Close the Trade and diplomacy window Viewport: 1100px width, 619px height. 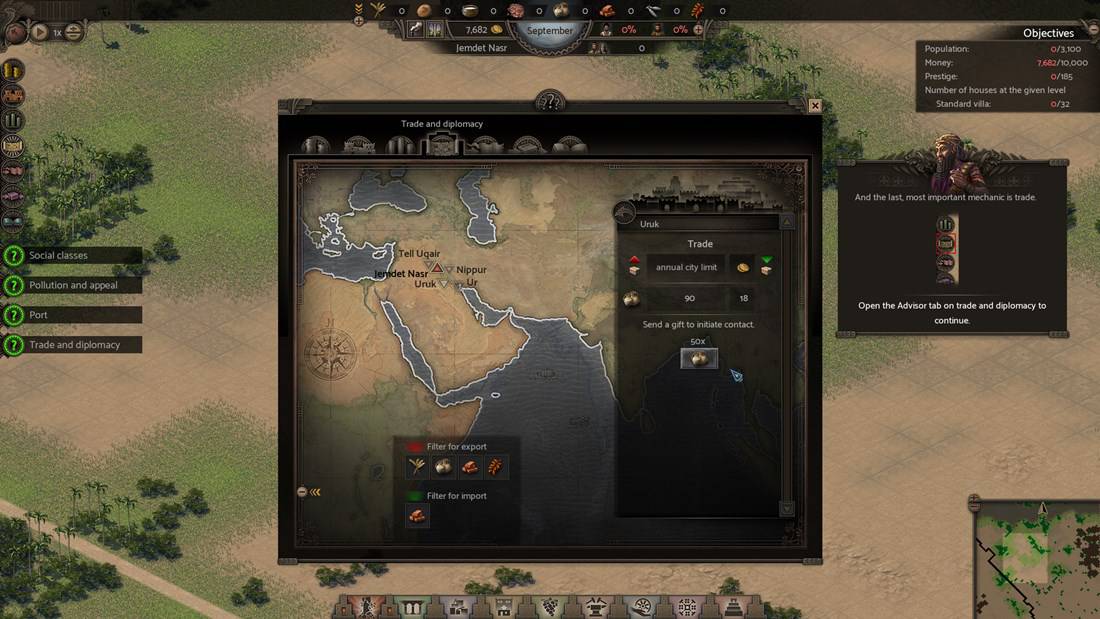click(815, 106)
